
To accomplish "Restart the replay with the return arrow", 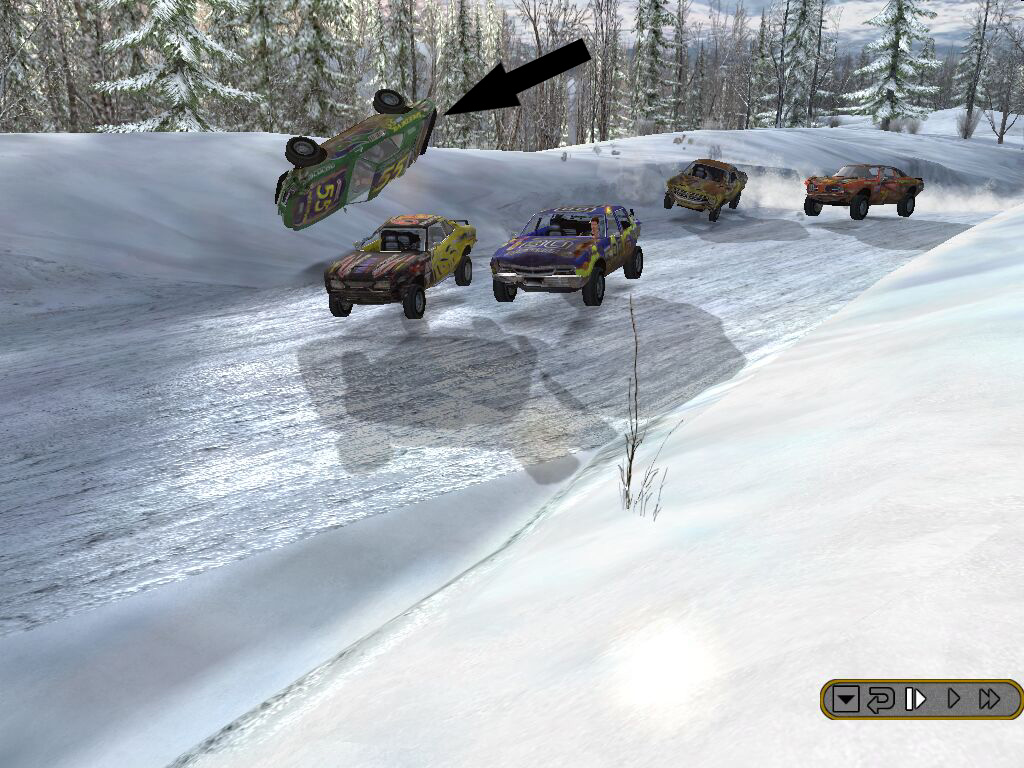I will pyautogui.click(x=880, y=699).
